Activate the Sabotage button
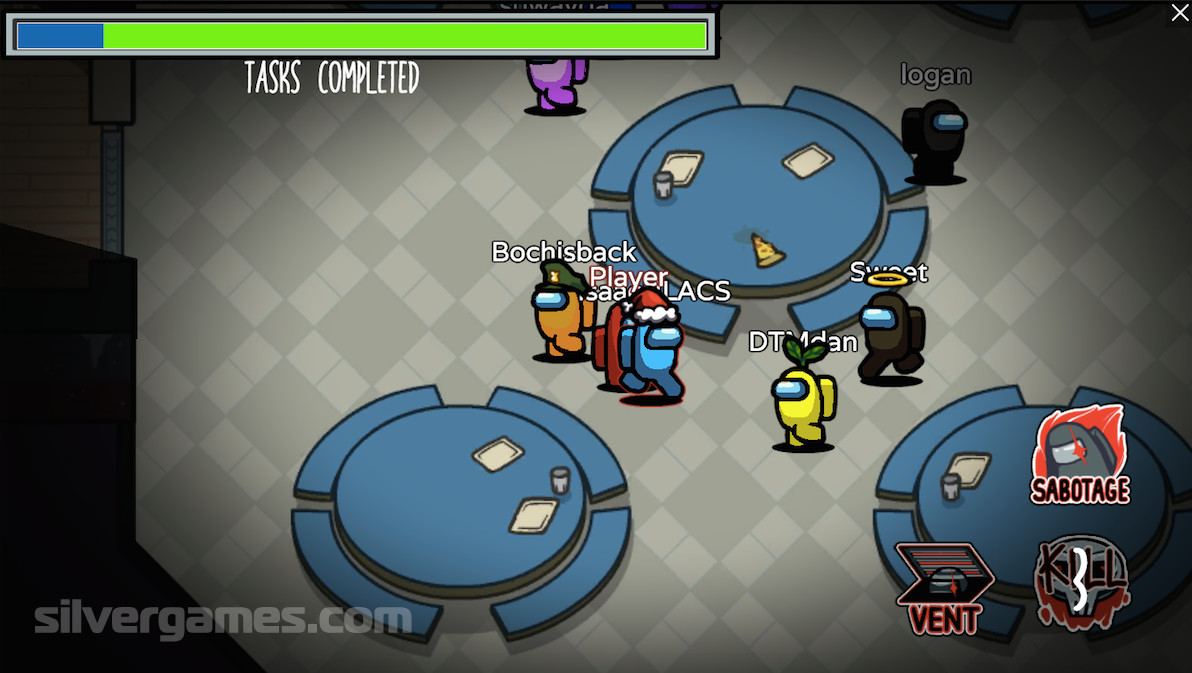 point(1079,456)
